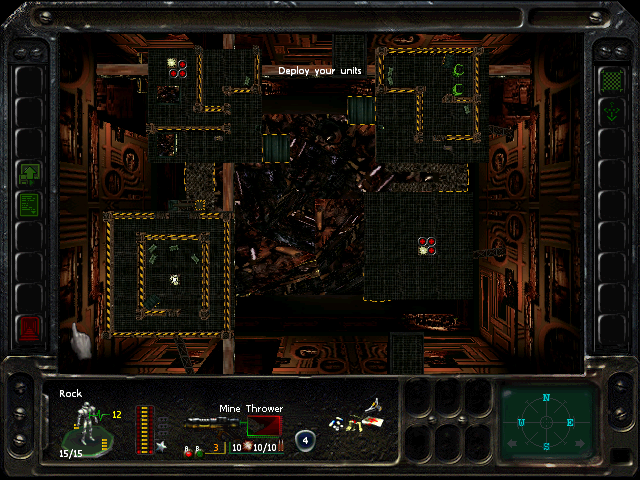Click the red button on the left panel

pyautogui.click(x=28, y=327)
